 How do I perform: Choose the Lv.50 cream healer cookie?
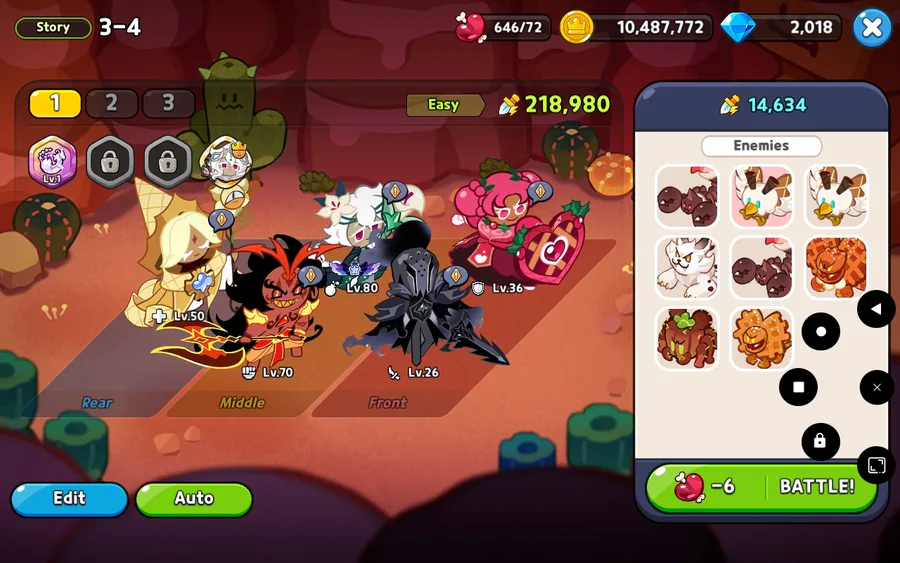pos(180,265)
